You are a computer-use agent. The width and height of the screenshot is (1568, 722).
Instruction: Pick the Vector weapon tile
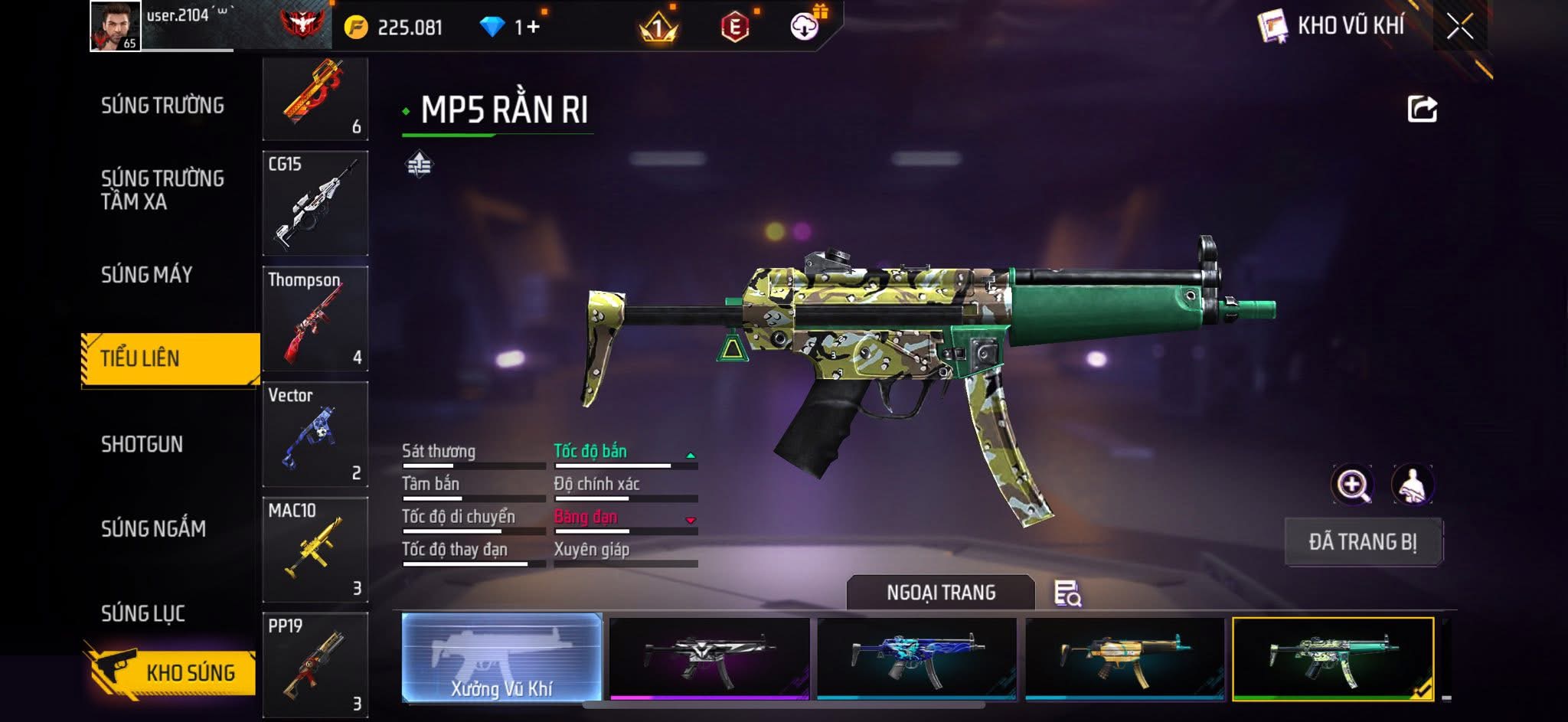click(x=315, y=434)
